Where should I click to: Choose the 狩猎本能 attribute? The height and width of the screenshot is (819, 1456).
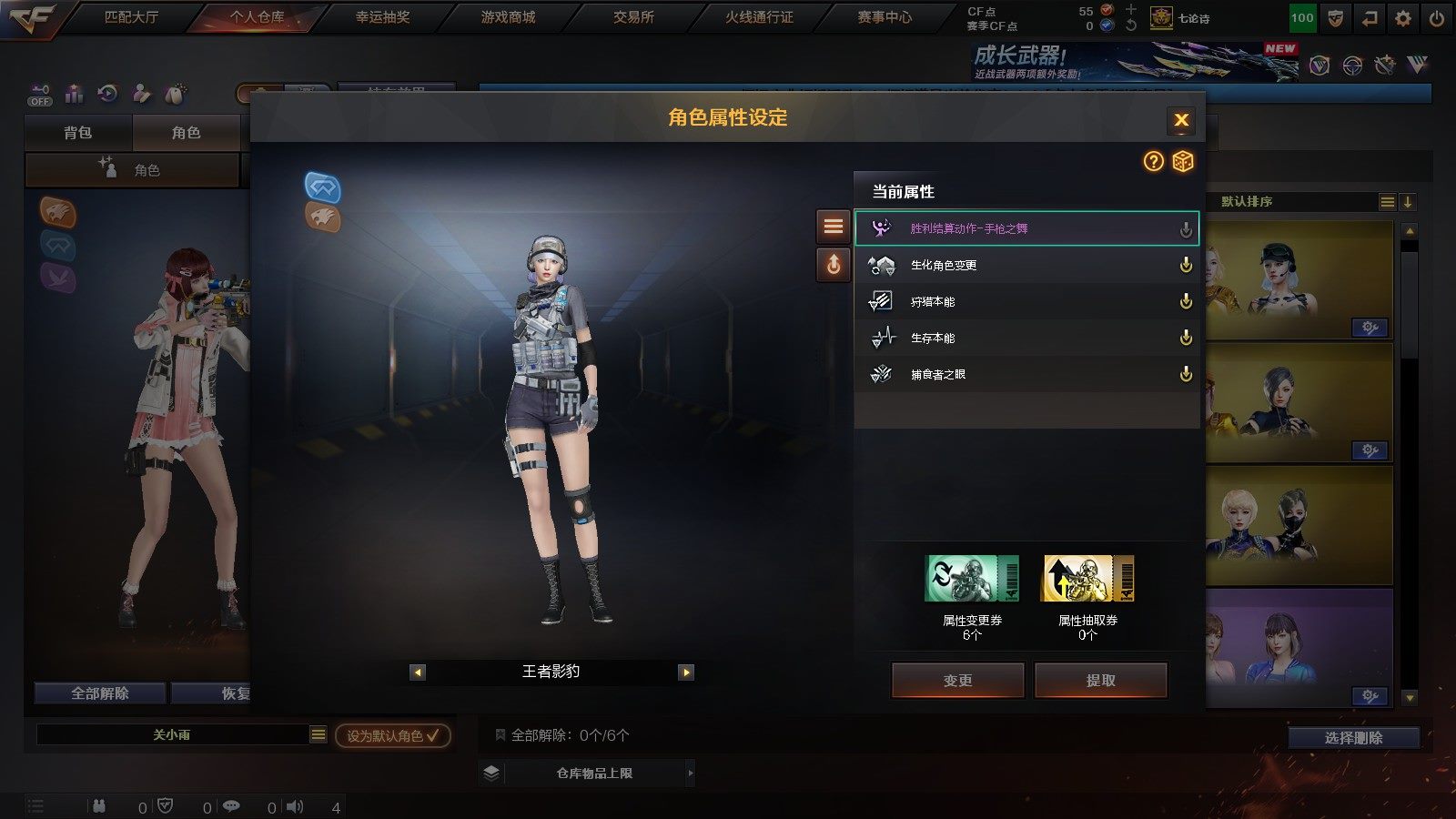point(1026,301)
